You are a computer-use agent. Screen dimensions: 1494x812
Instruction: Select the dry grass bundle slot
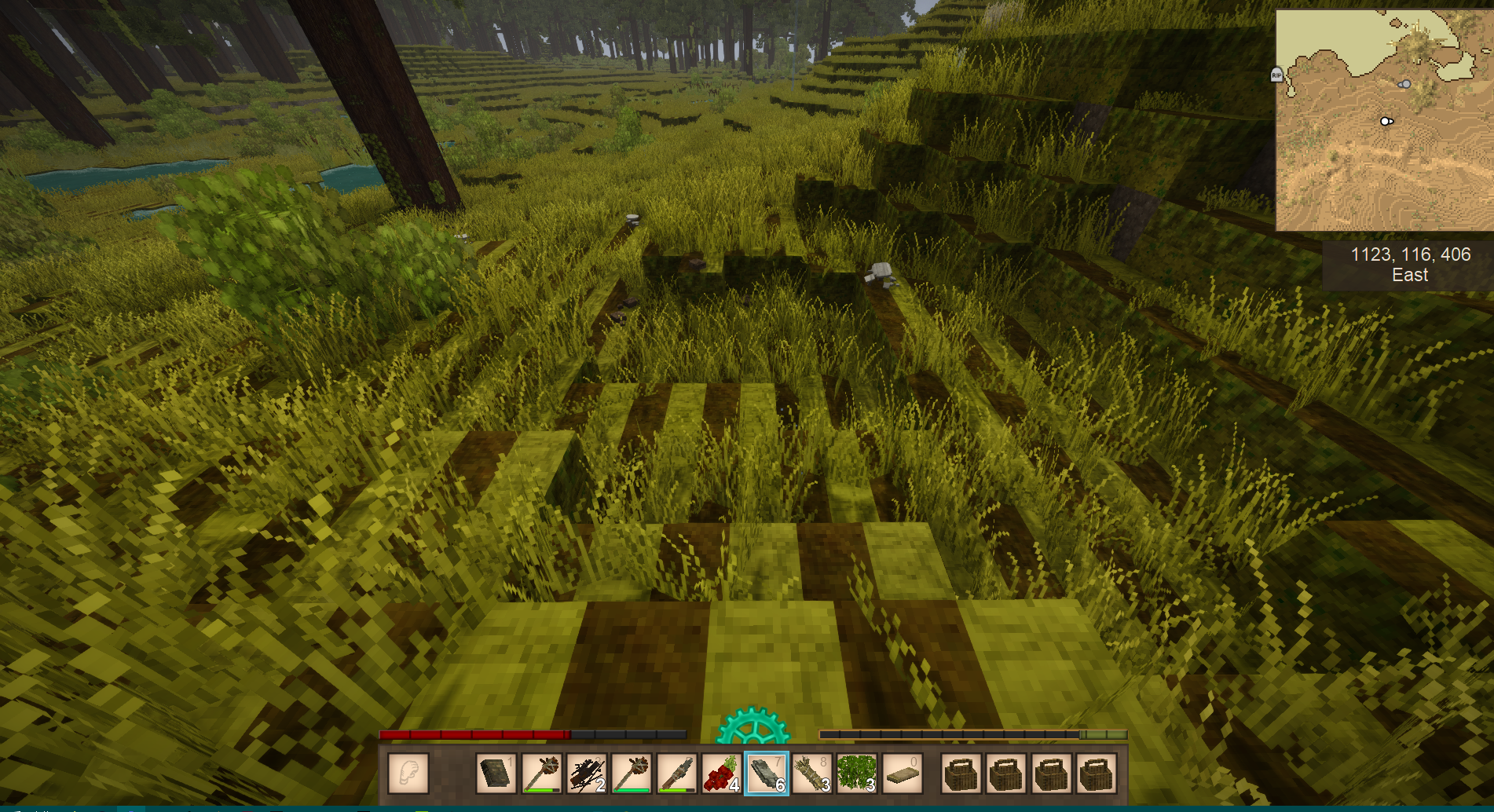[x=811, y=774]
